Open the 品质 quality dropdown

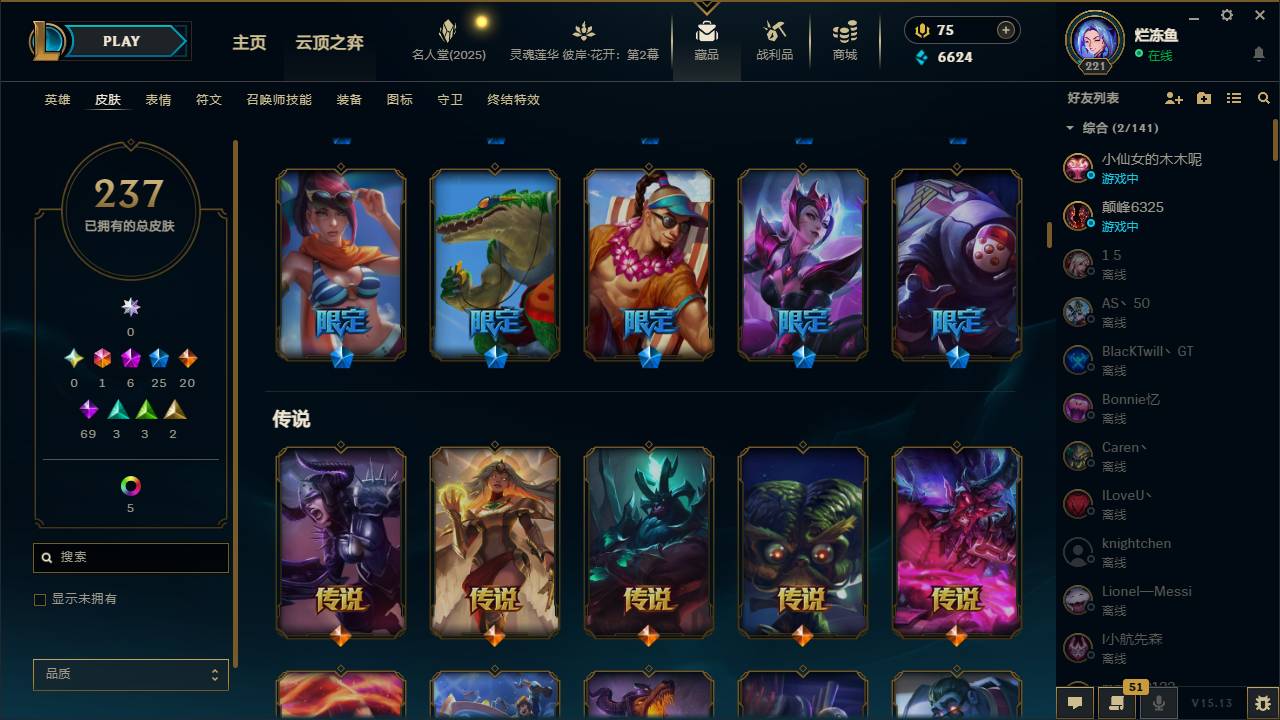[x=130, y=674]
